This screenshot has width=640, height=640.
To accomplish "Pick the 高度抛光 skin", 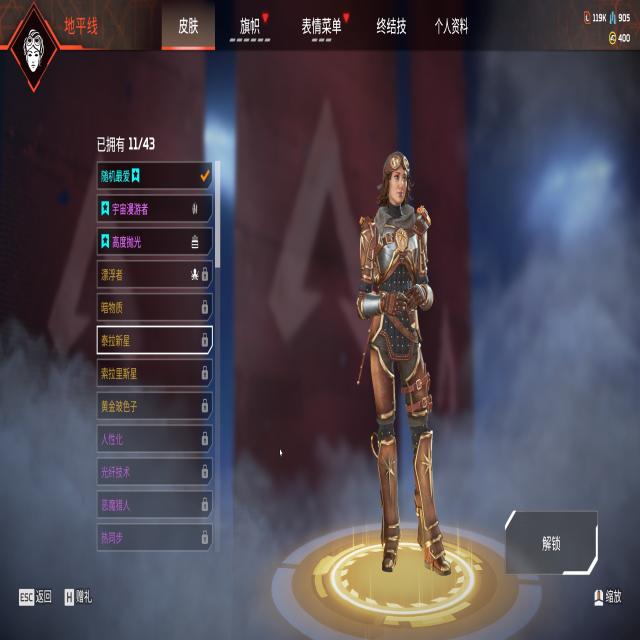I will (x=154, y=241).
